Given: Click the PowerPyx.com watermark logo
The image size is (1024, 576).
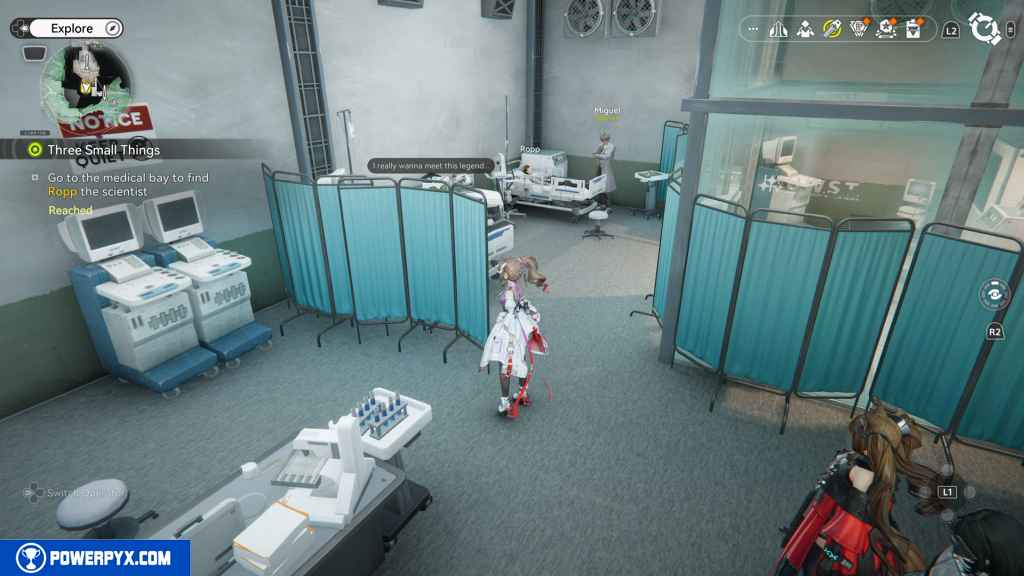Looking at the screenshot, I should pyautogui.click(x=94, y=558).
